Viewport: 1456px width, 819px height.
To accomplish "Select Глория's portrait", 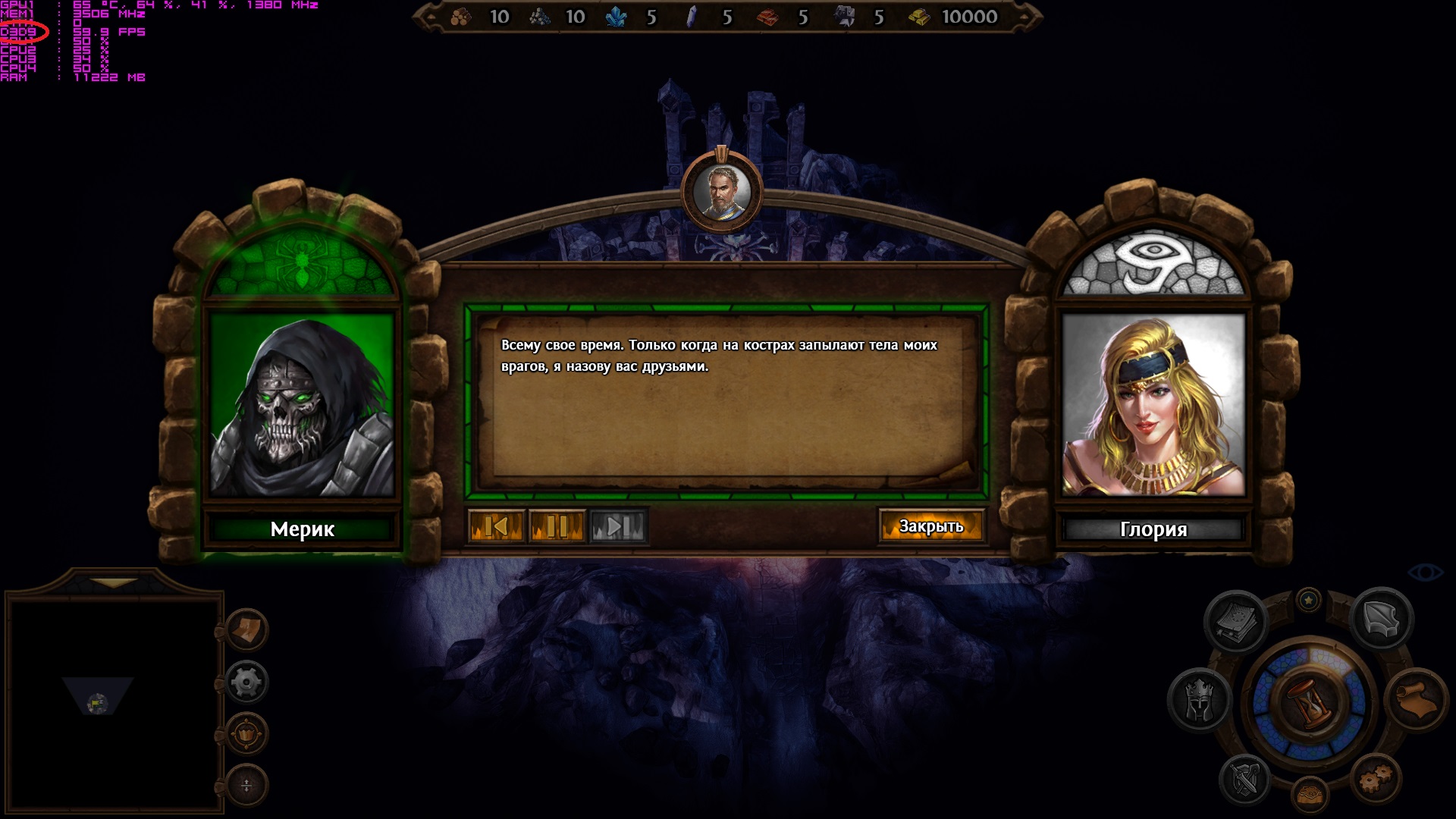I will pyautogui.click(x=1153, y=406).
